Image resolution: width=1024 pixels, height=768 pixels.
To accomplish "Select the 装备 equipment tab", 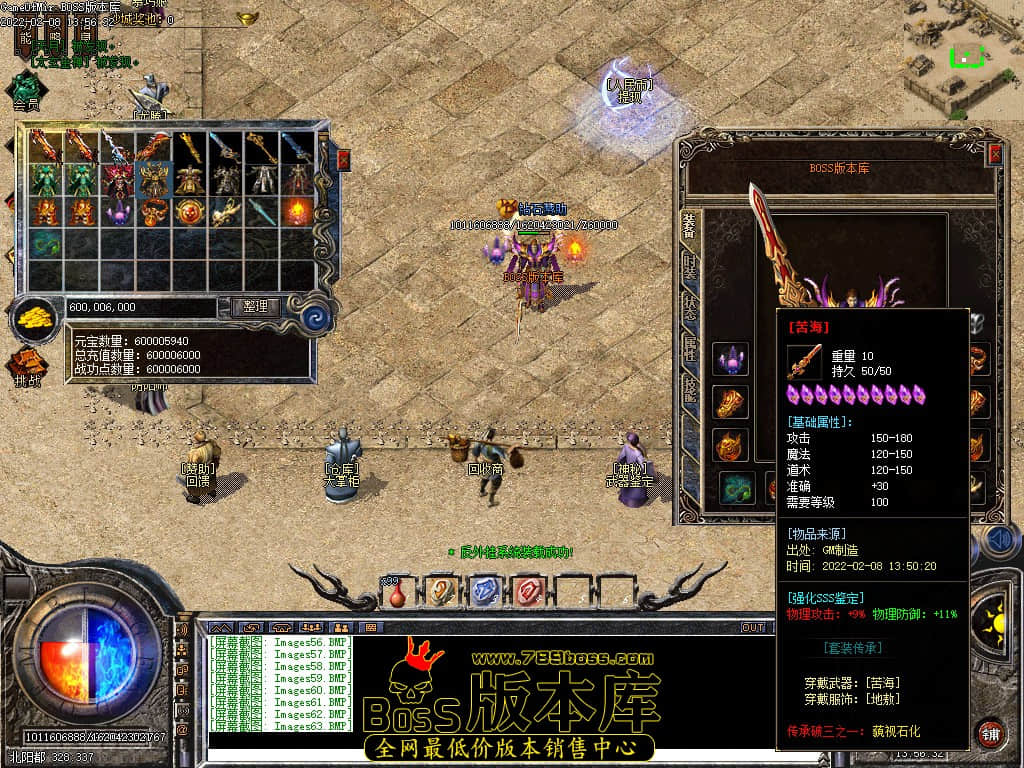I will (x=690, y=226).
